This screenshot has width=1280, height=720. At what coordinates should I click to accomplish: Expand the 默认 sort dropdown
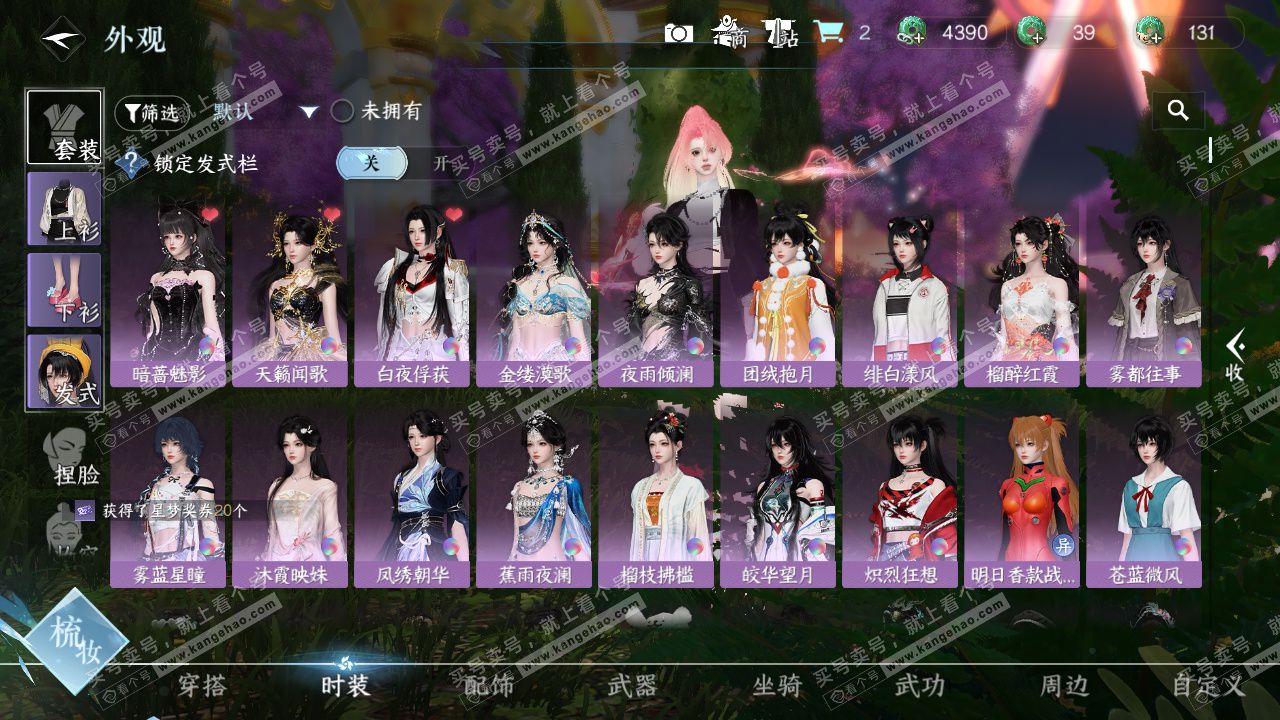click(x=309, y=112)
